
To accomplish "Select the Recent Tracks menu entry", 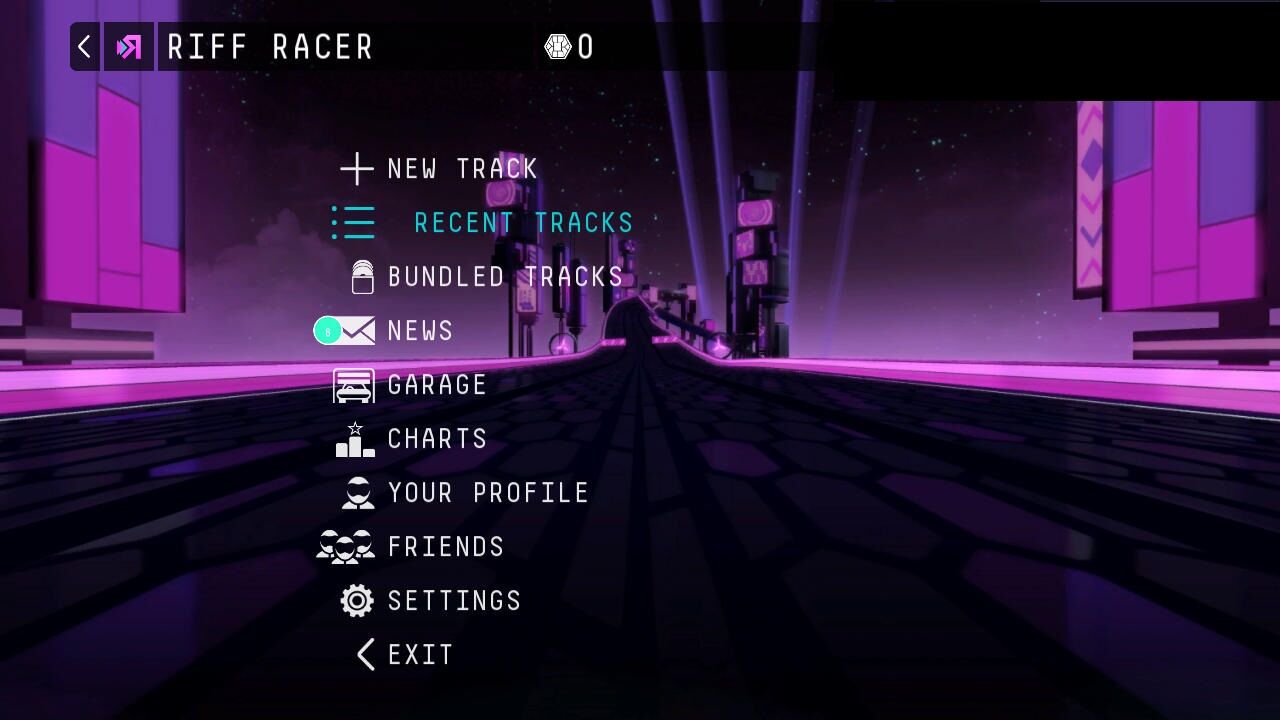I will (523, 222).
